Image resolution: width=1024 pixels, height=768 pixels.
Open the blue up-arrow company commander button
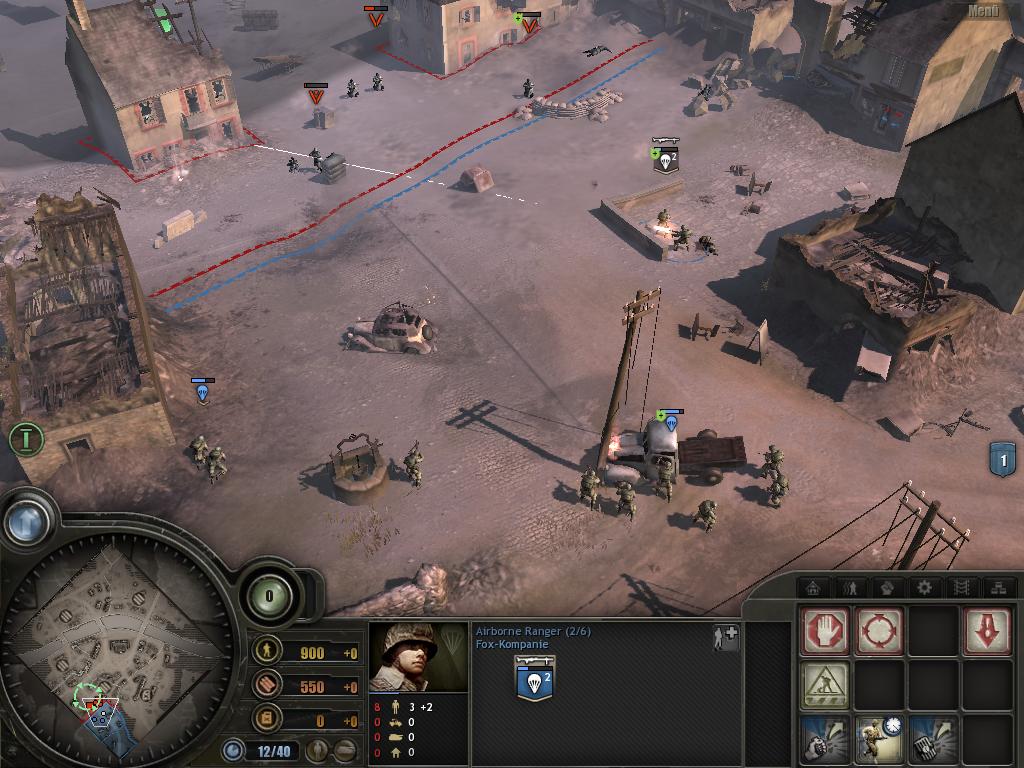(x=27, y=521)
